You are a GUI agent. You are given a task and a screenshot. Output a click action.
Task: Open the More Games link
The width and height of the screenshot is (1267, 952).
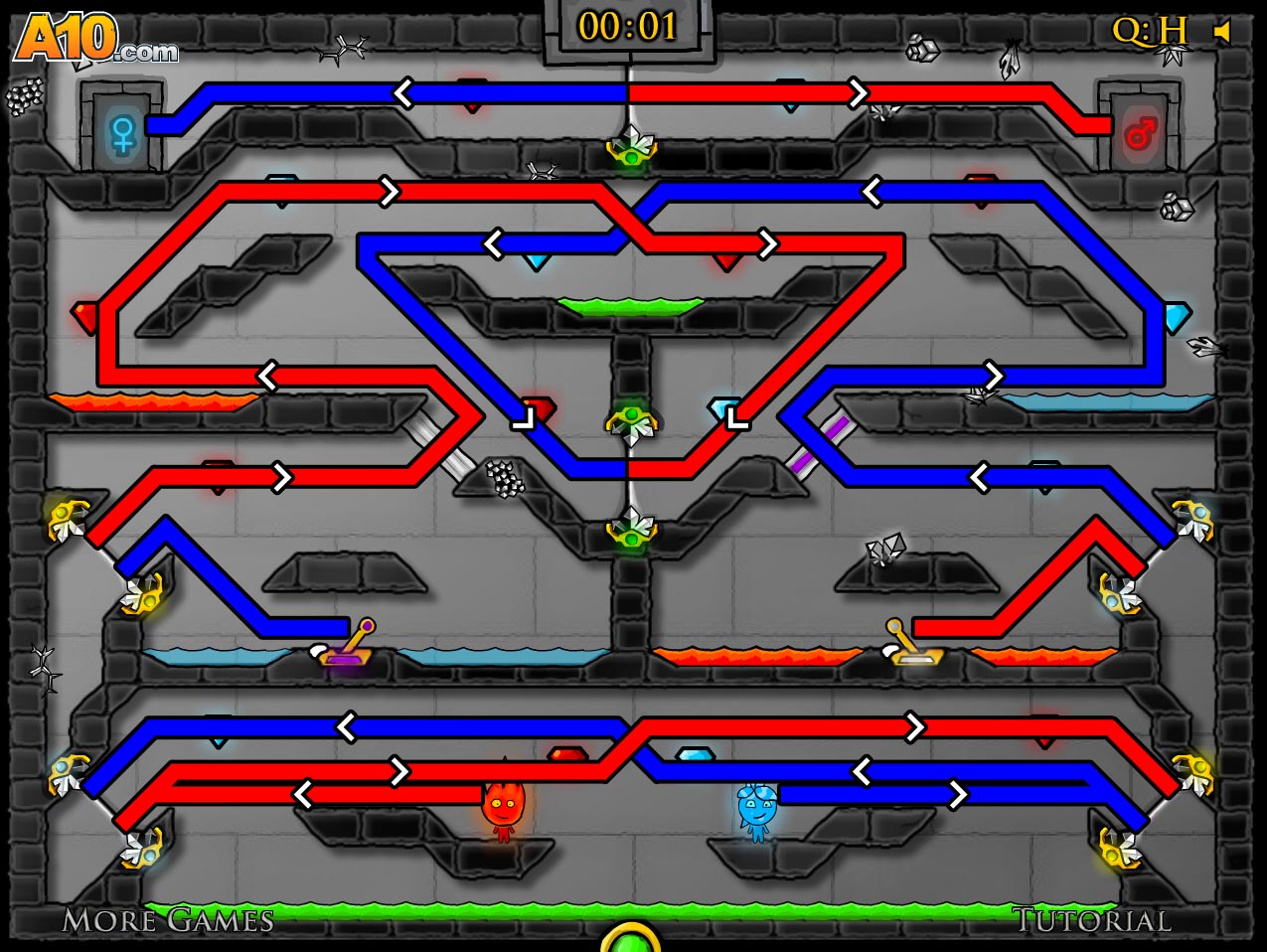[168, 920]
